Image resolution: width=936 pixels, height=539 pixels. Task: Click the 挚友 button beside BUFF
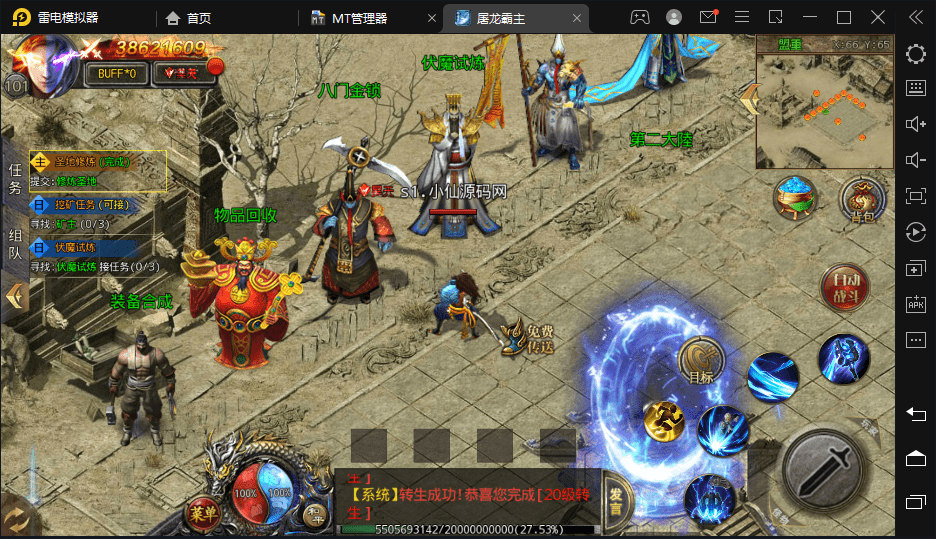click(181, 73)
